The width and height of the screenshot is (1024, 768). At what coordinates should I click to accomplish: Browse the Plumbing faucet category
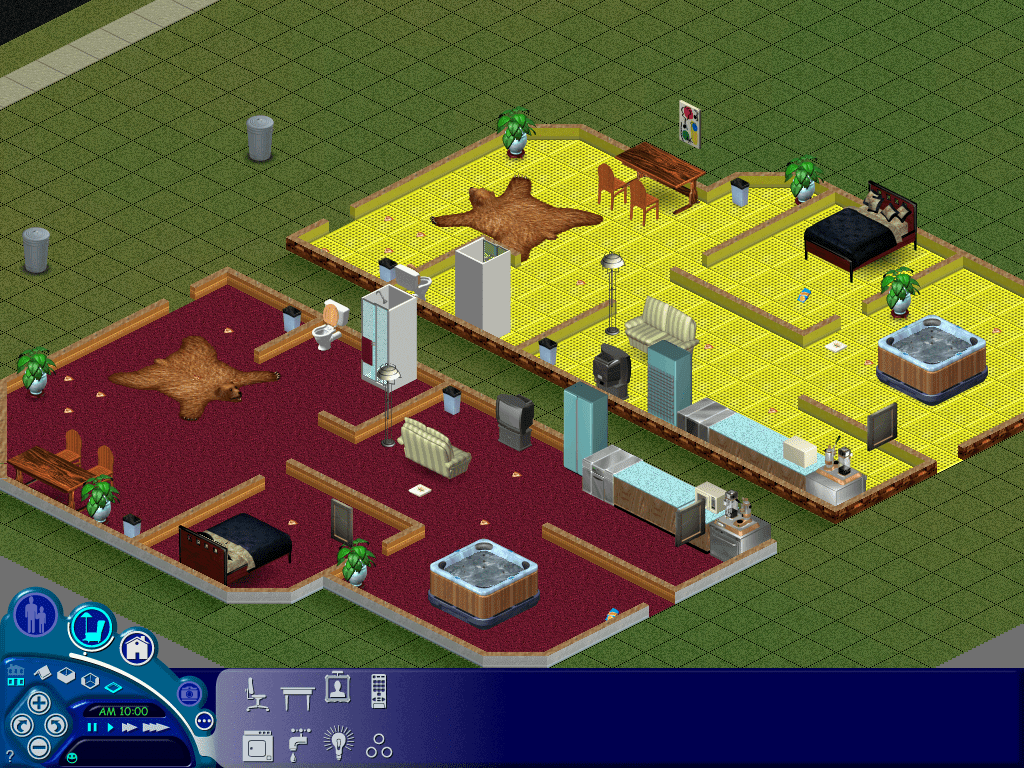(298, 745)
